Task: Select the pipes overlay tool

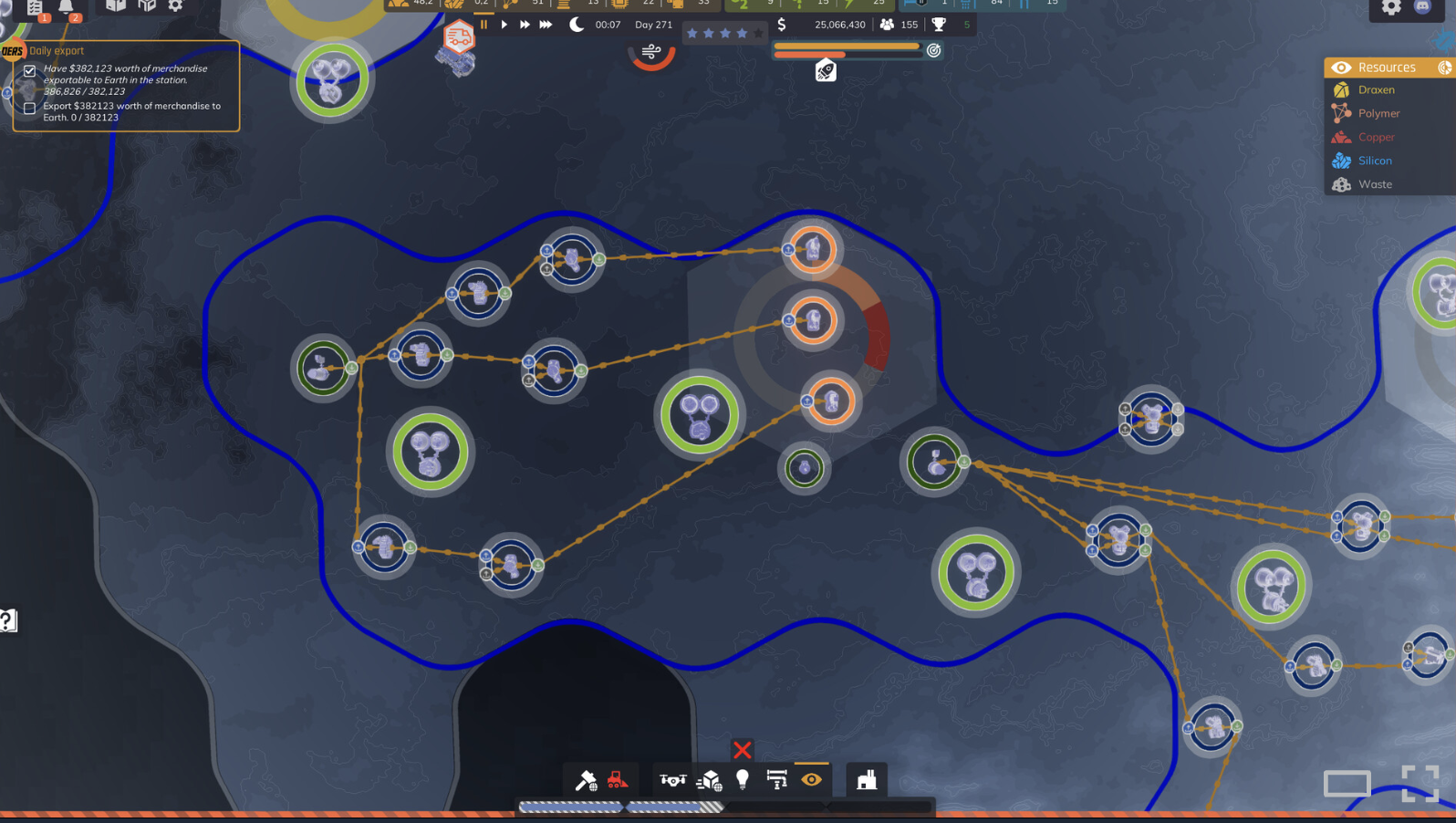Action: [776, 780]
